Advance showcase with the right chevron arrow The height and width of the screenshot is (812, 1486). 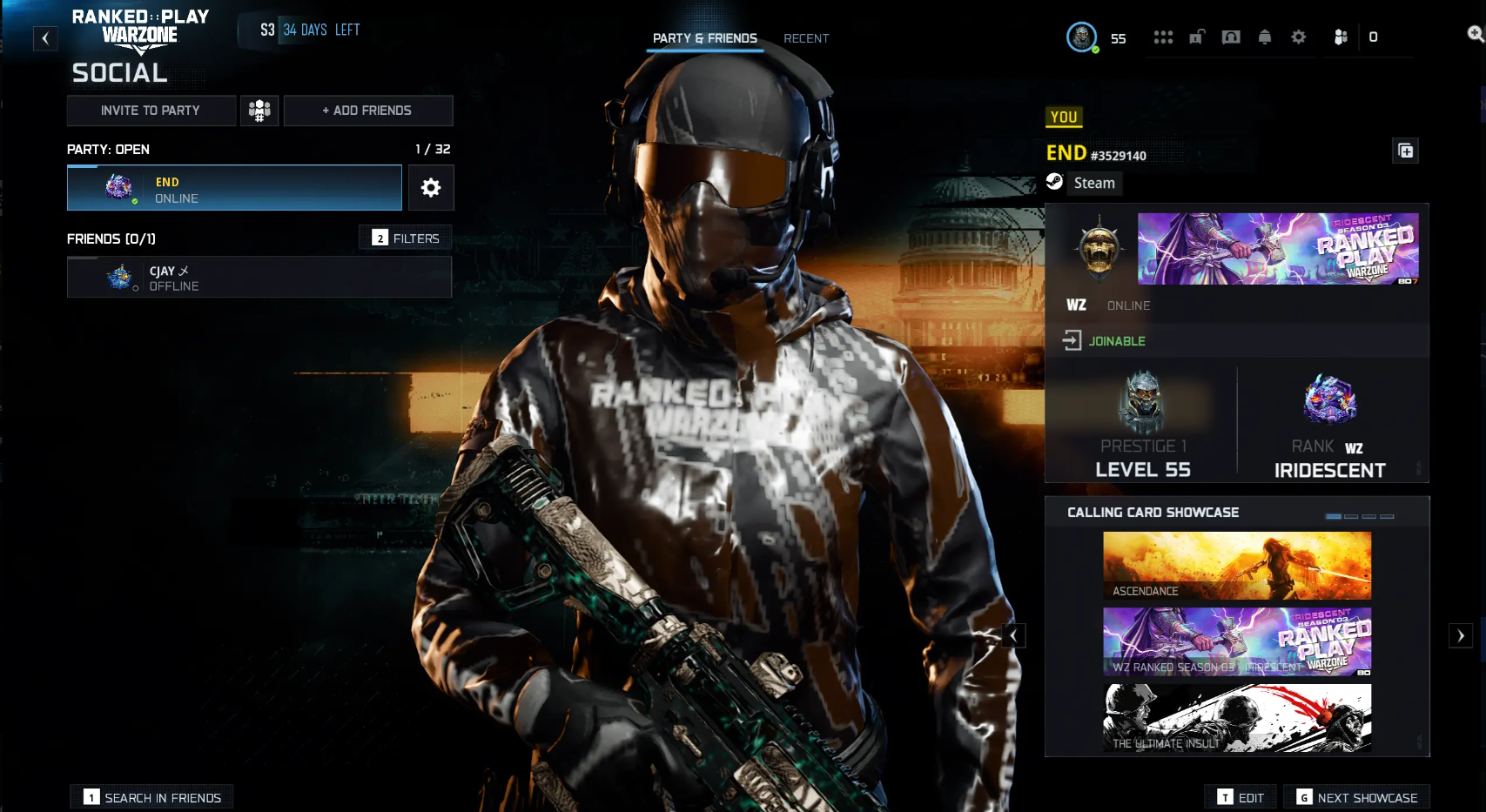(x=1461, y=635)
